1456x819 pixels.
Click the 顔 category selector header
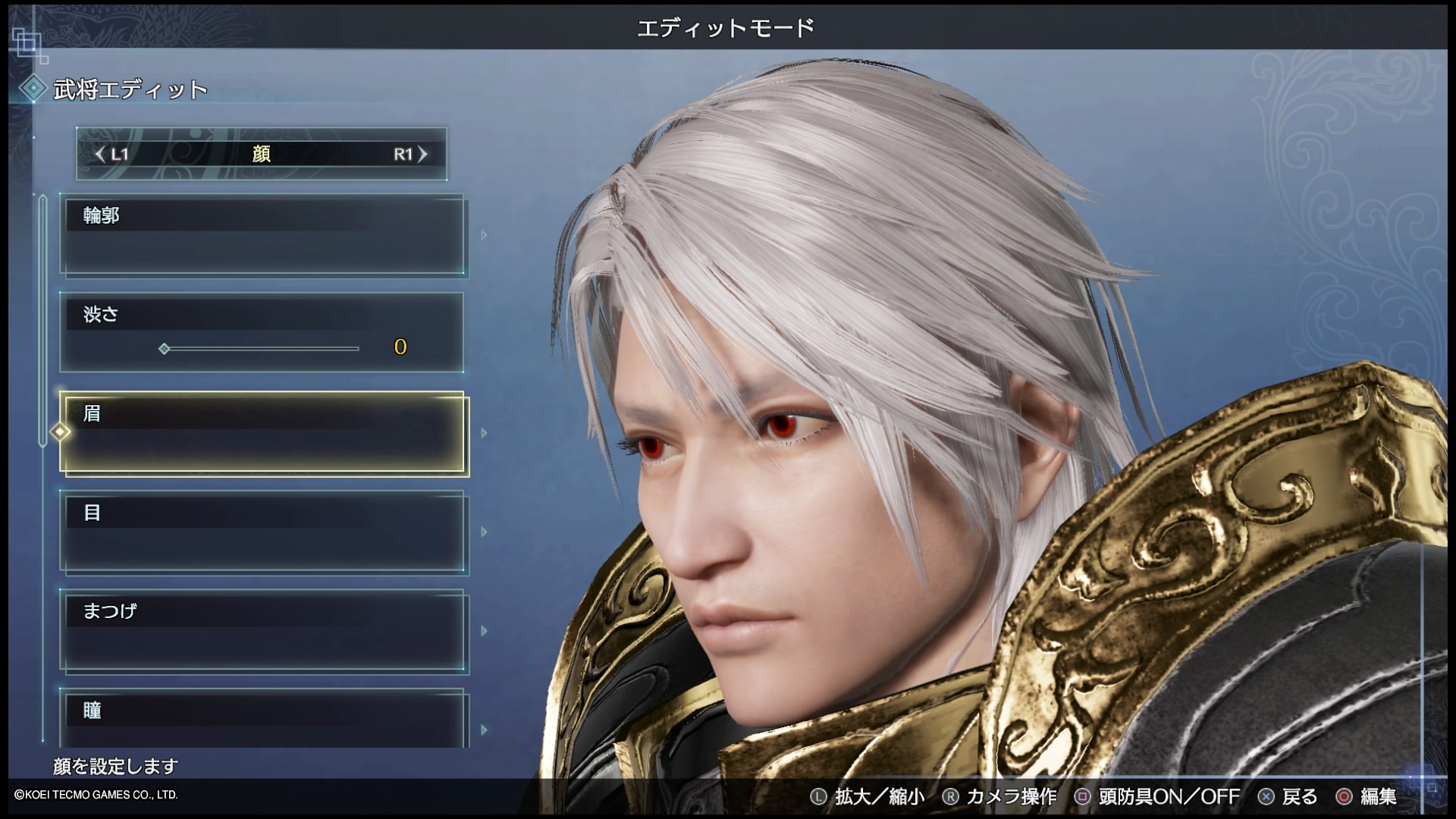261,155
